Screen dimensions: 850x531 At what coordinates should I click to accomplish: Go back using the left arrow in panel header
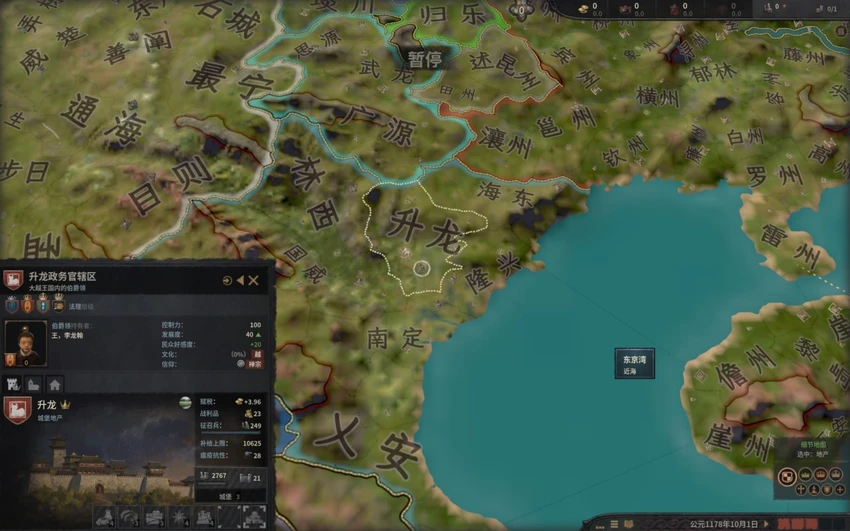pyautogui.click(x=240, y=281)
